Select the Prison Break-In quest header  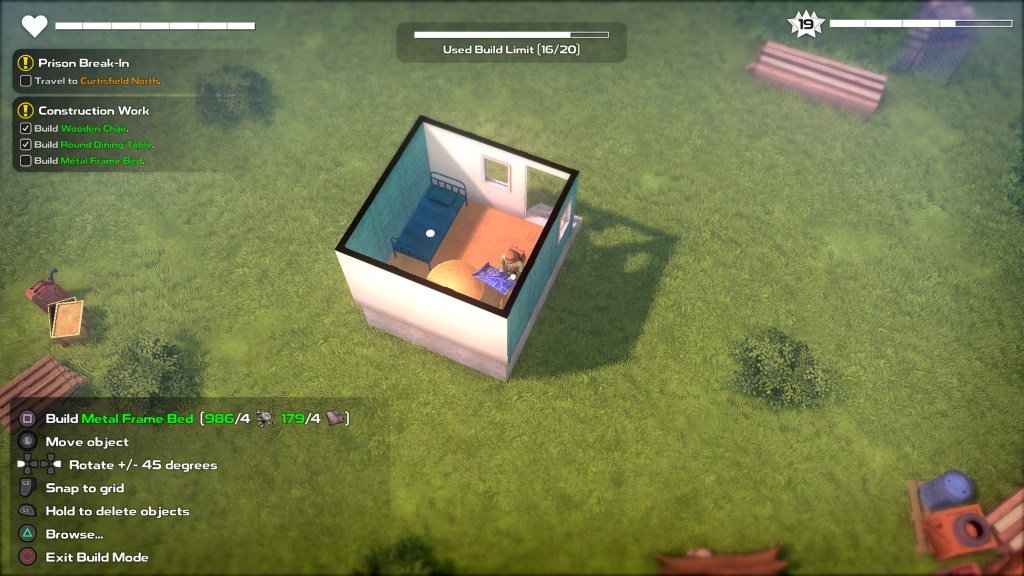pyautogui.click(x=84, y=63)
